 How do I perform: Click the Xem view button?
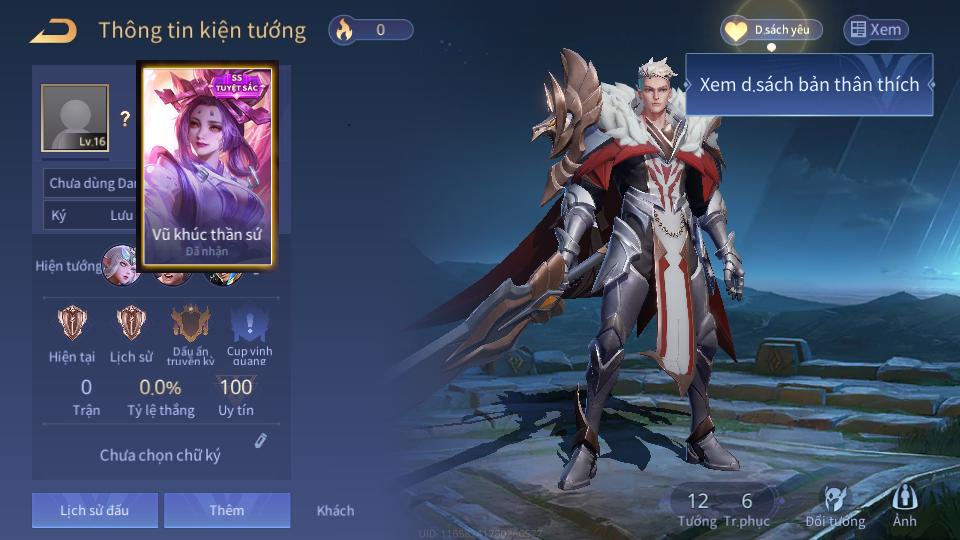point(875,30)
